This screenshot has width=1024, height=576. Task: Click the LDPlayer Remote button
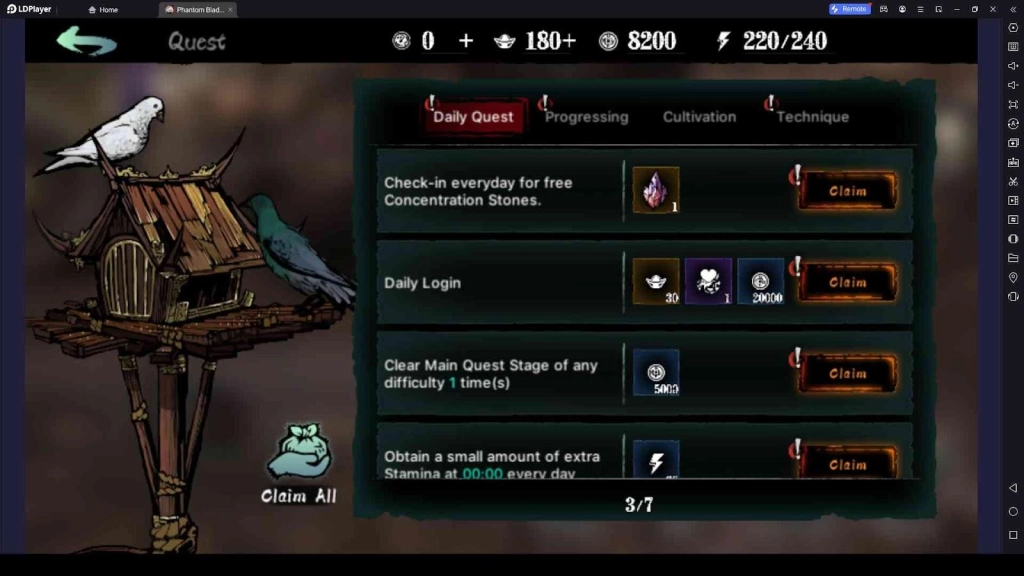(x=849, y=9)
